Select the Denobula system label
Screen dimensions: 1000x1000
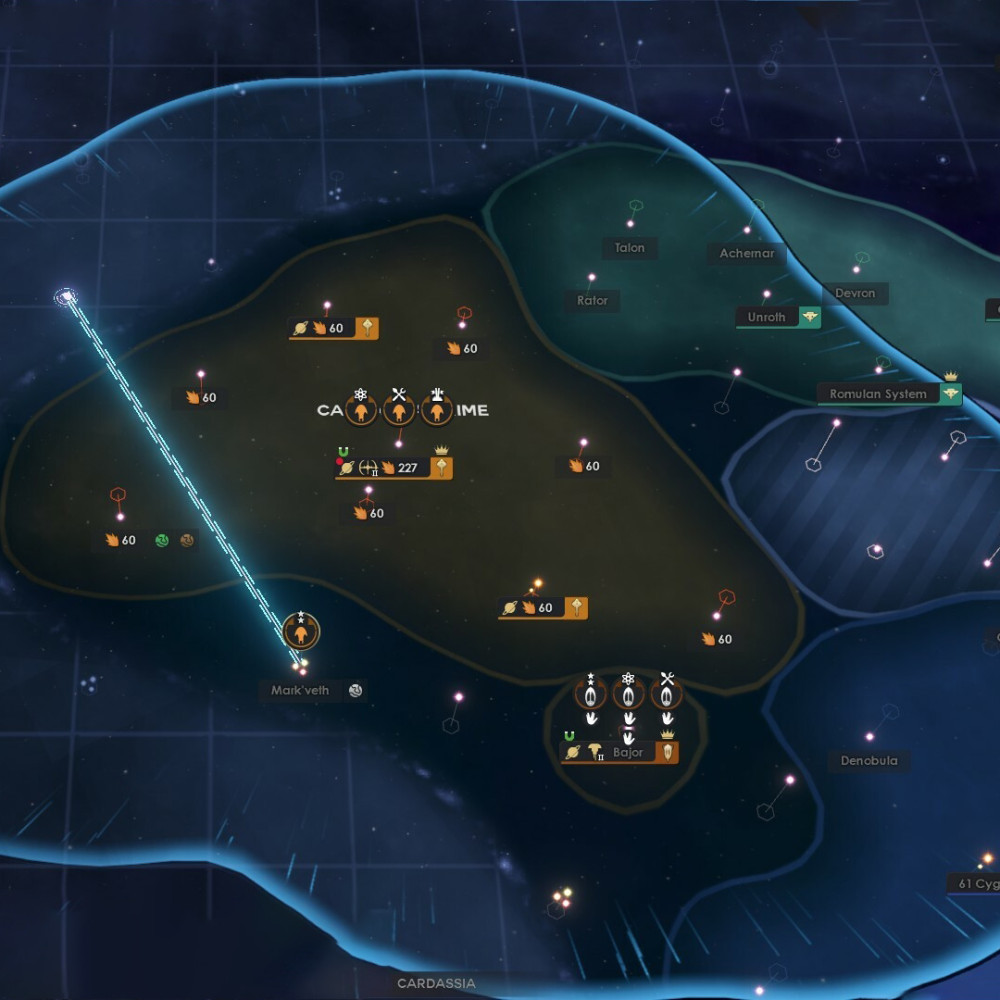pos(869,761)
